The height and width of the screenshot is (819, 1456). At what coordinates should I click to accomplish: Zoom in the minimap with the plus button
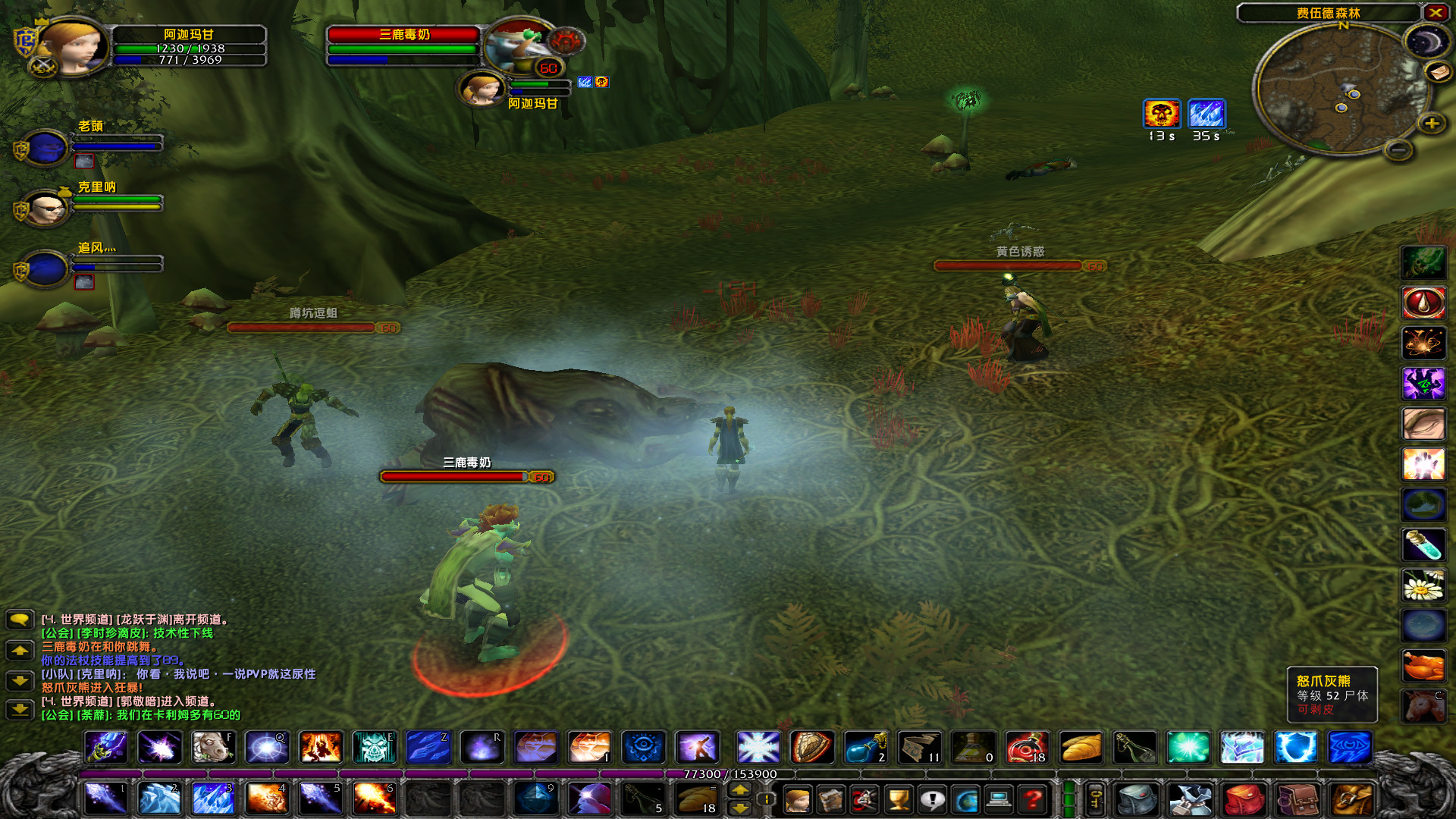pos(1431,122)
